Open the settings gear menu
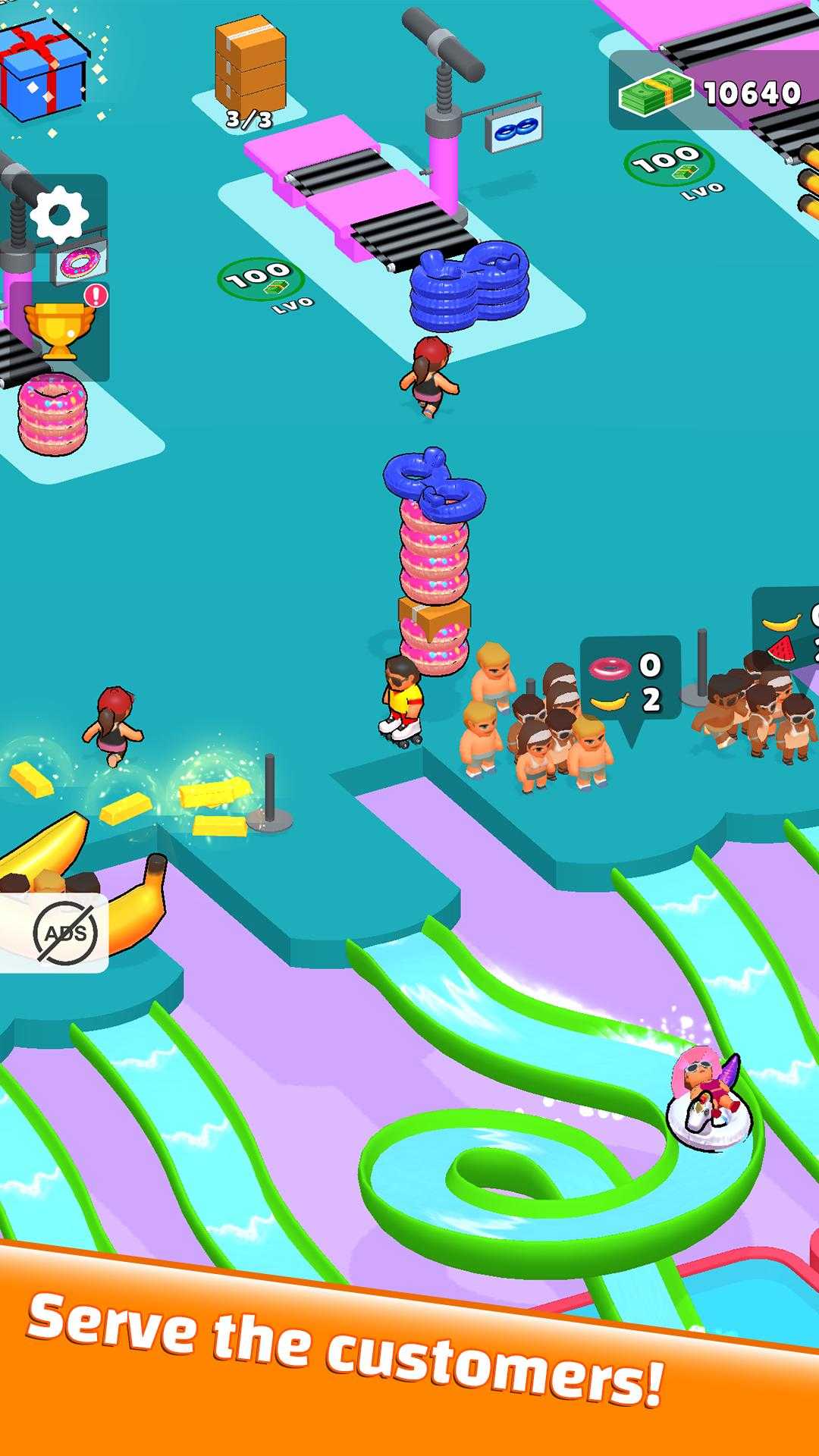 (59, 215)
